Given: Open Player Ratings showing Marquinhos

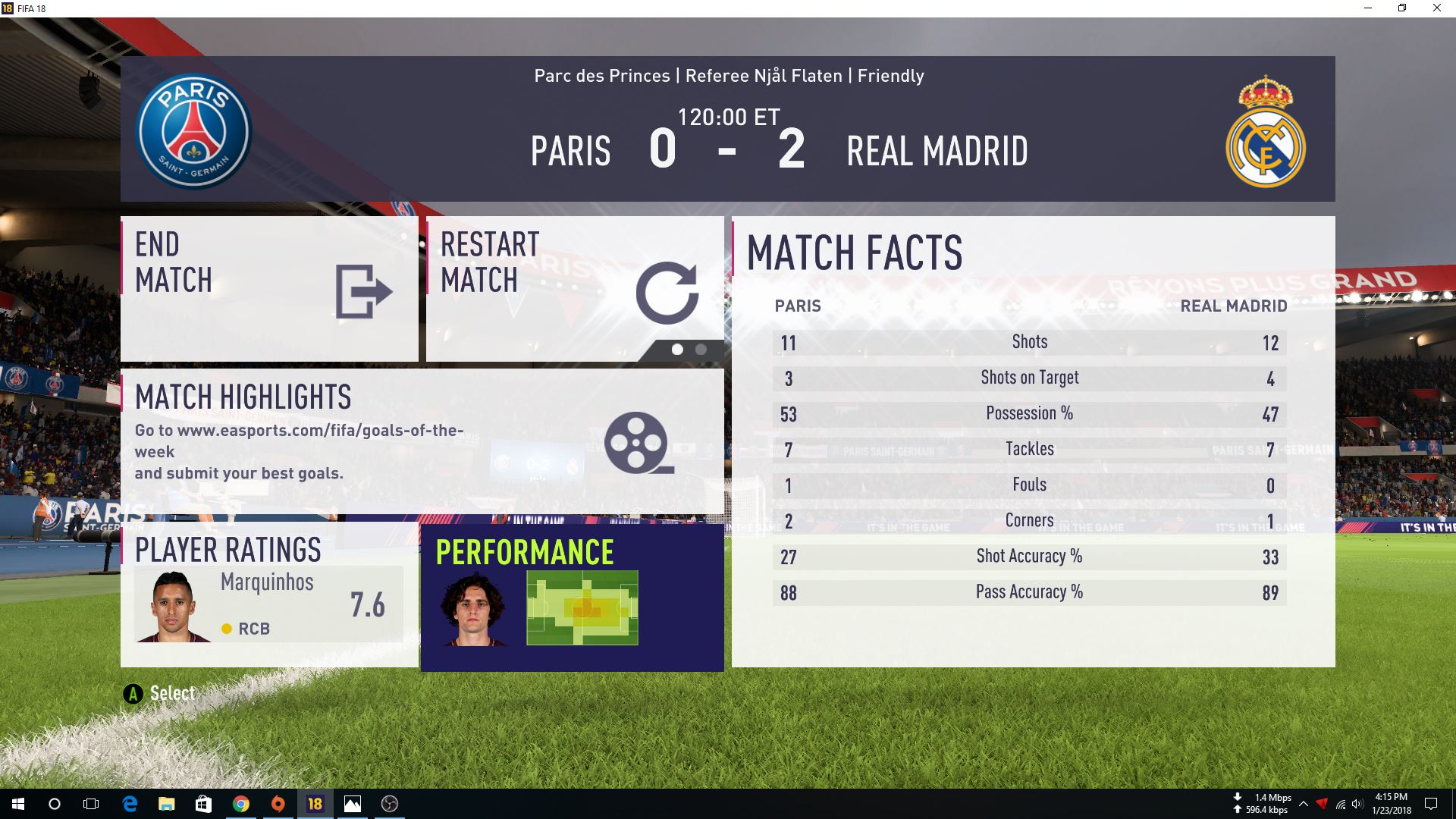Looking at the screenshot, I should coord(269,595).
